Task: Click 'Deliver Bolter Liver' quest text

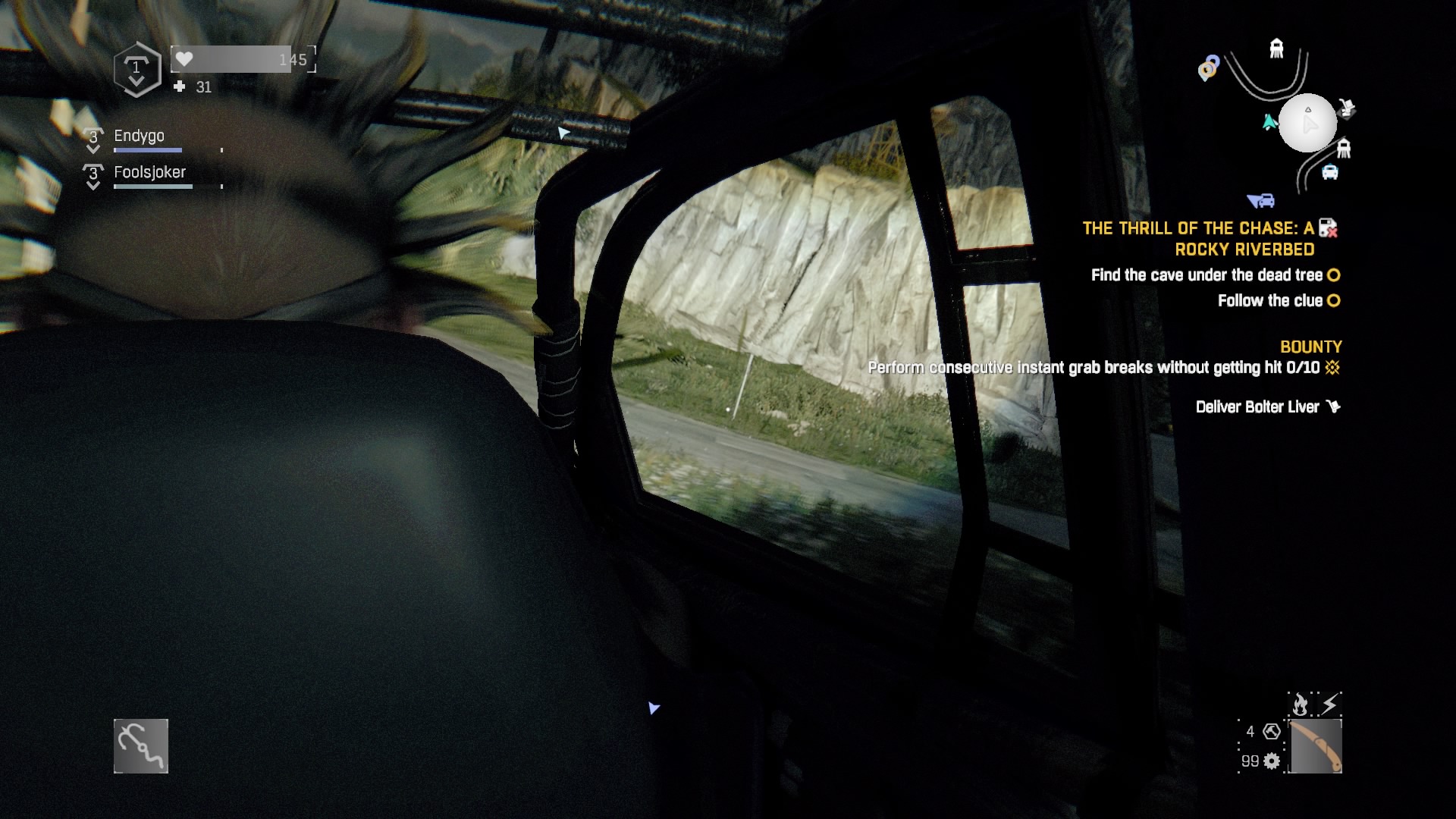Action: [1258, 407]
